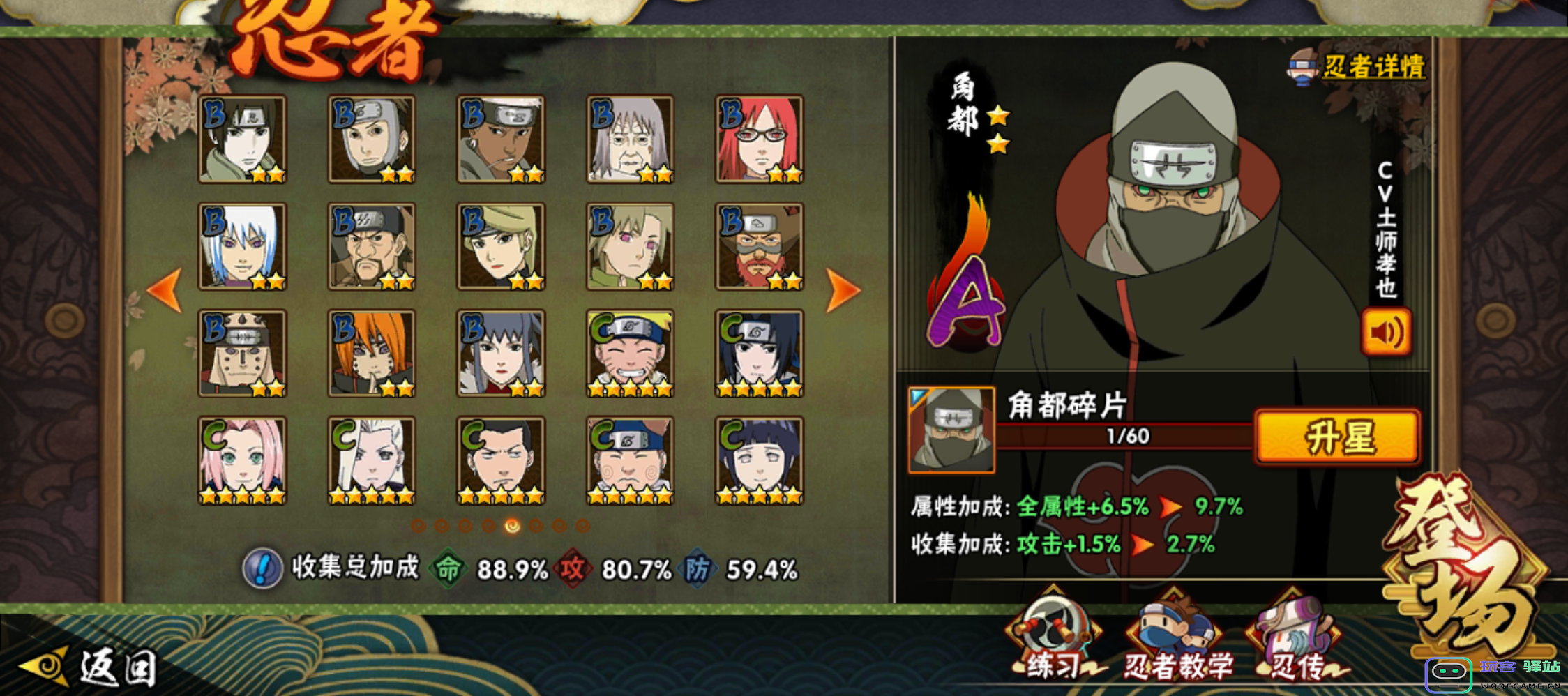Choose the old grey-haired woman portrait
The width and height of the screenshot is (1568, 696).
coord(630,139)
